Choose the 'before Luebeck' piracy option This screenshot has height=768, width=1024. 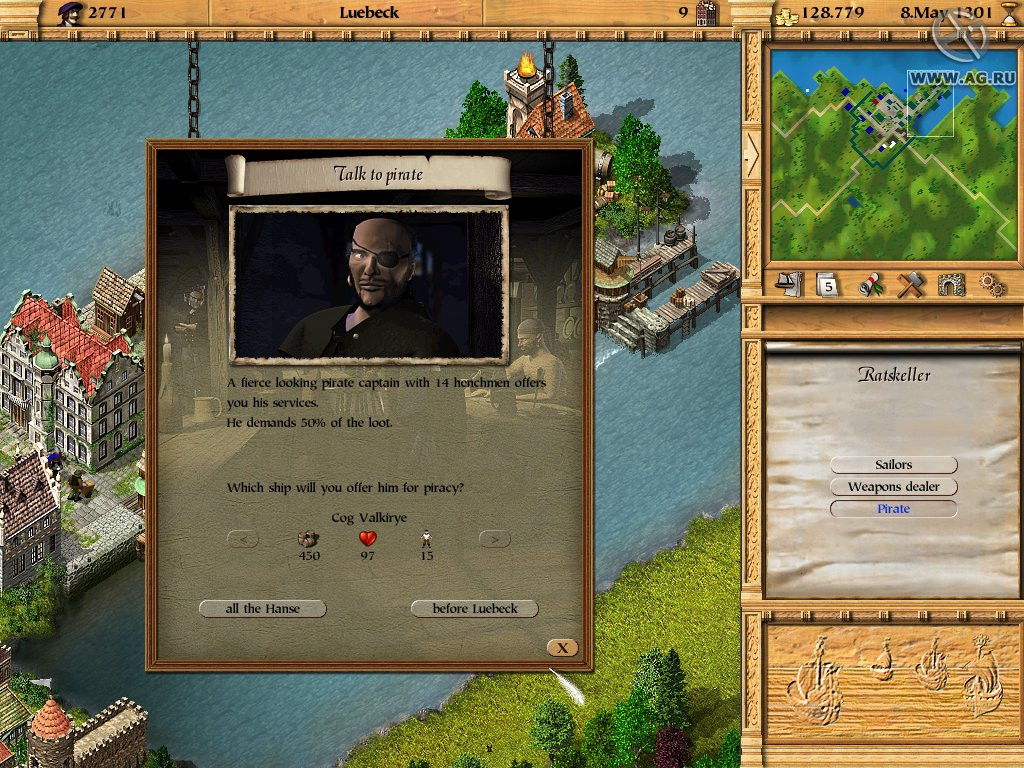tap(474, 608)
